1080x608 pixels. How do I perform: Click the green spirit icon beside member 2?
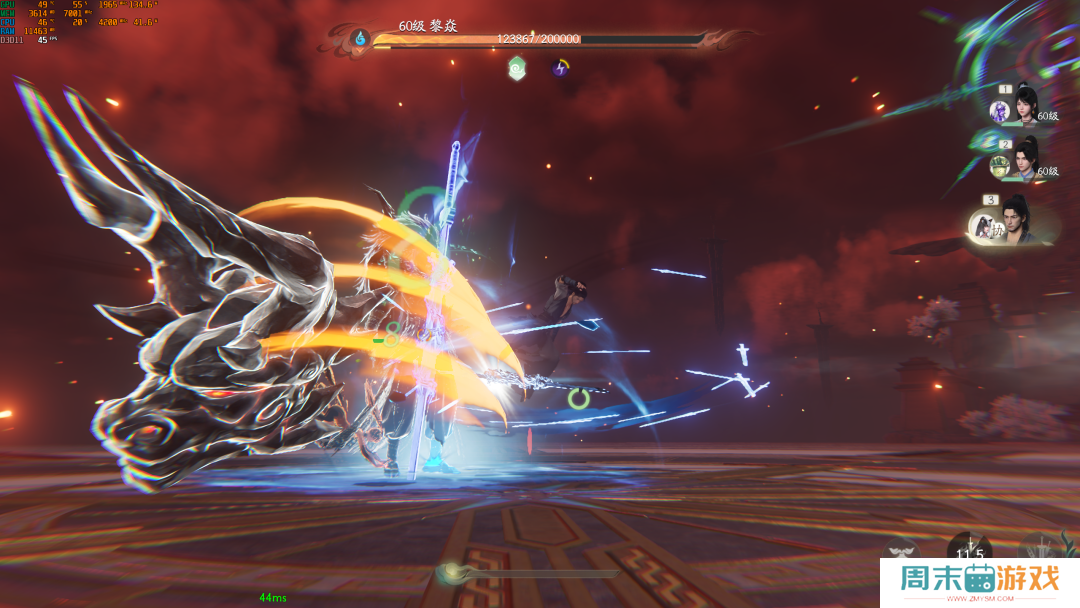998,165
